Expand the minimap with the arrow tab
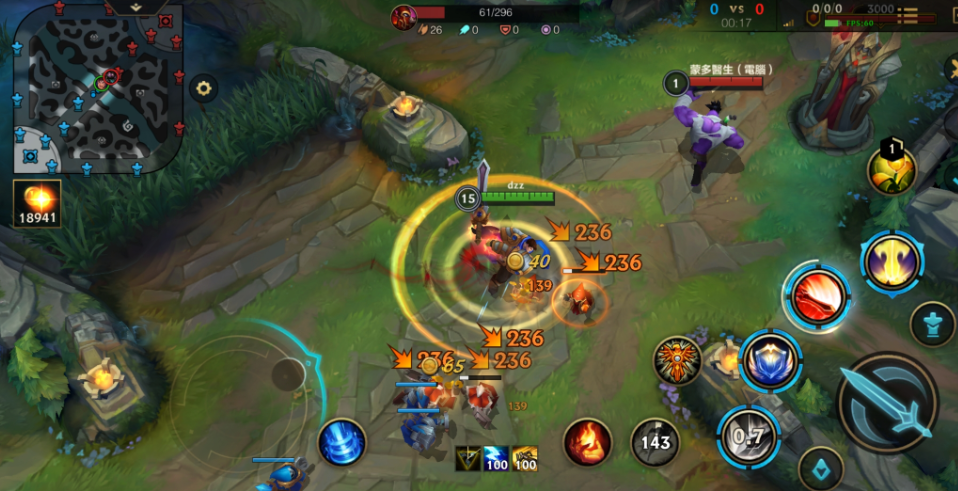The image size is (958, 491). 137,6
